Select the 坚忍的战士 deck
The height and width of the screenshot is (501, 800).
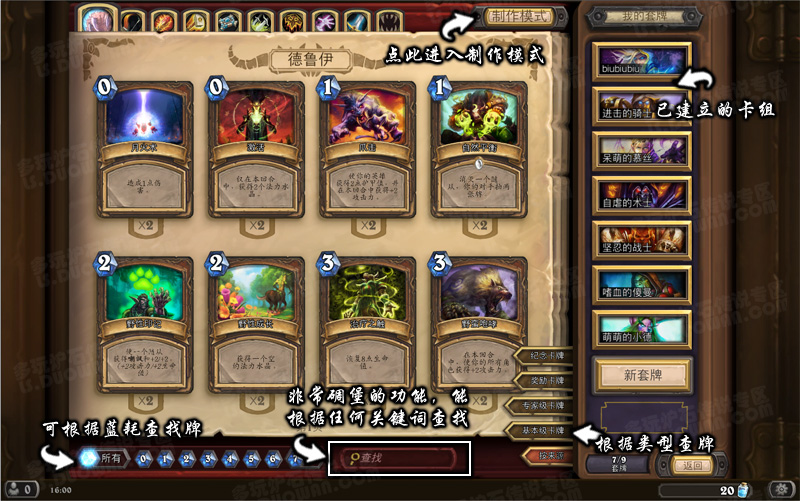[641, 239]
